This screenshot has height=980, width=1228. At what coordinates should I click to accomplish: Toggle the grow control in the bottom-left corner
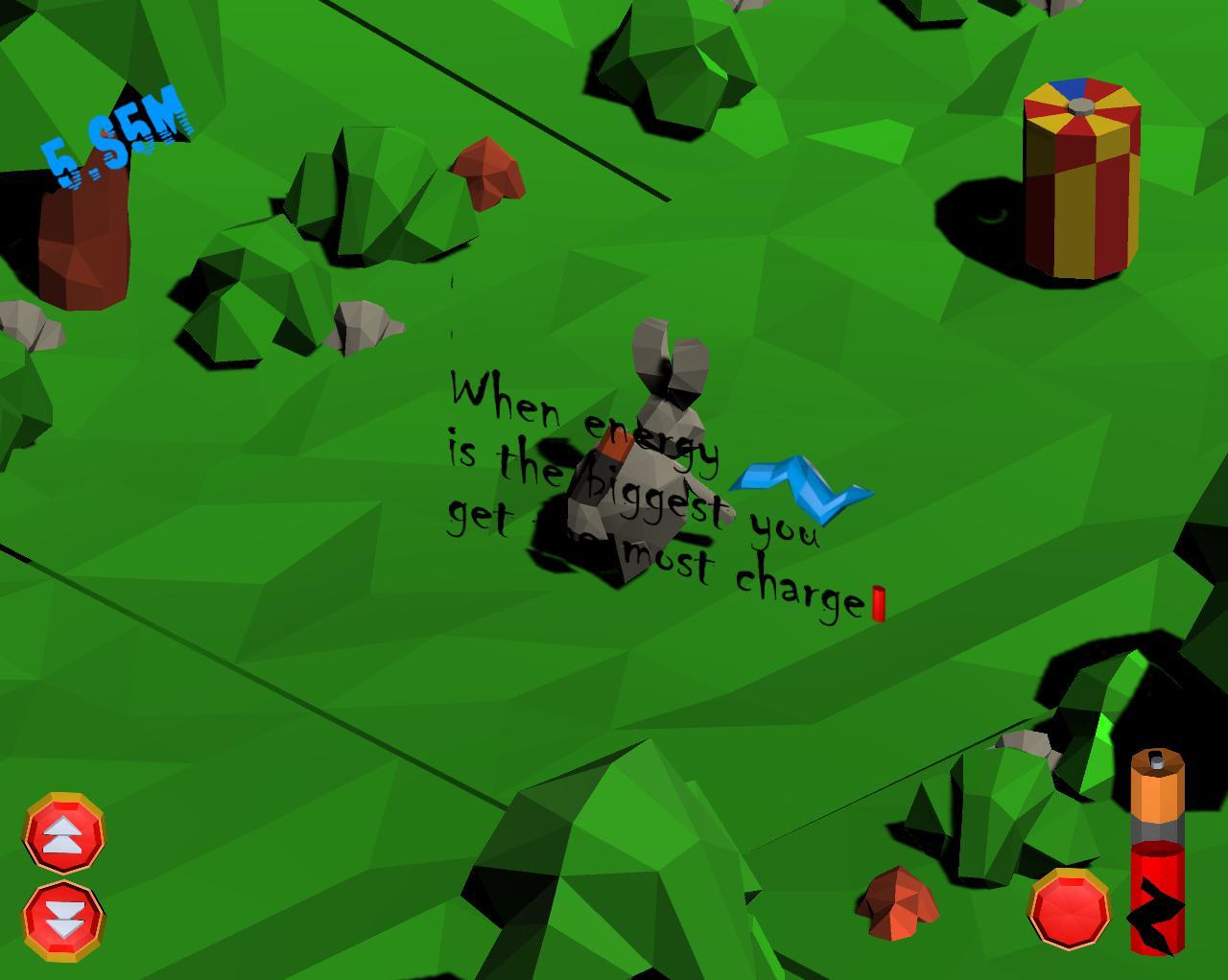coord(64,833)
